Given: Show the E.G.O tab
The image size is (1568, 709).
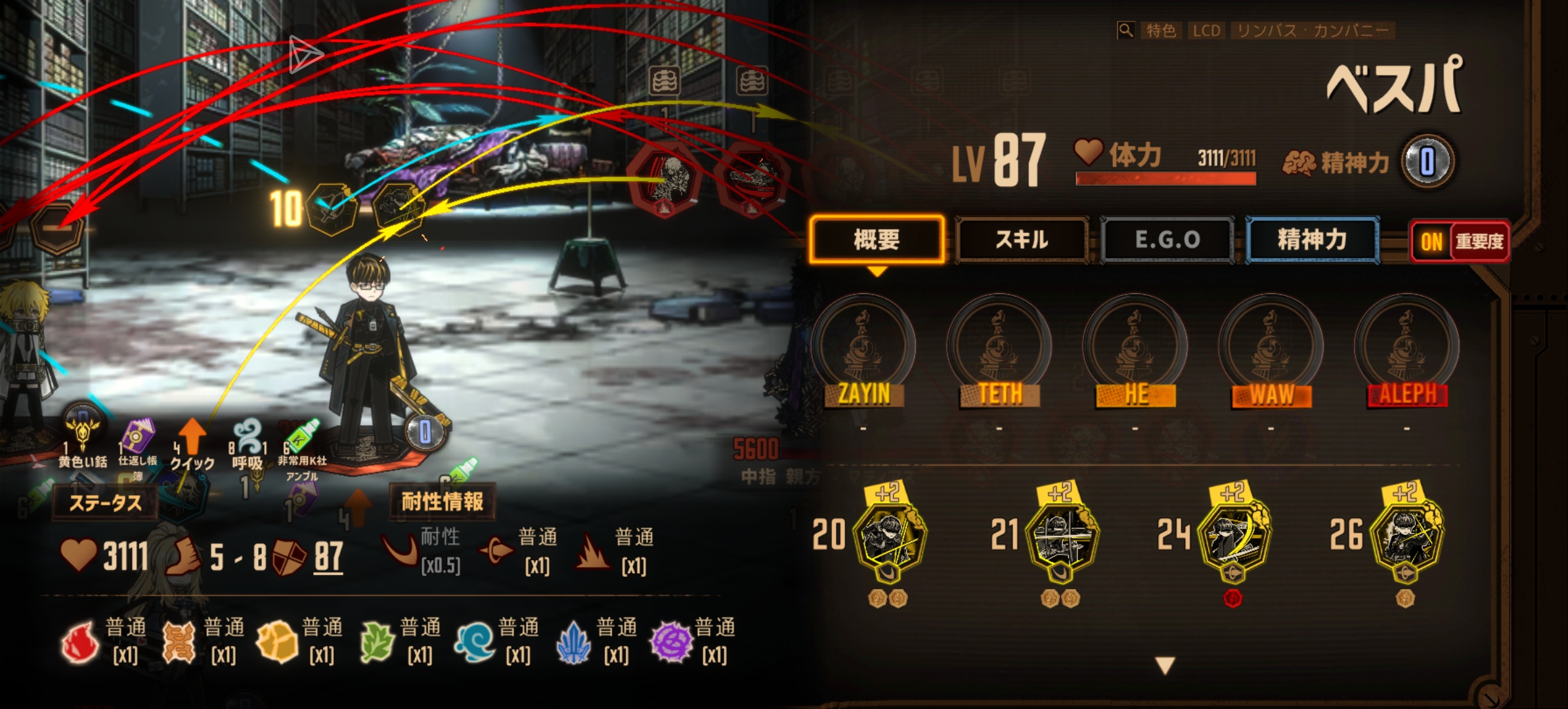Looking at the screenshot, I should pos(1167,240).
